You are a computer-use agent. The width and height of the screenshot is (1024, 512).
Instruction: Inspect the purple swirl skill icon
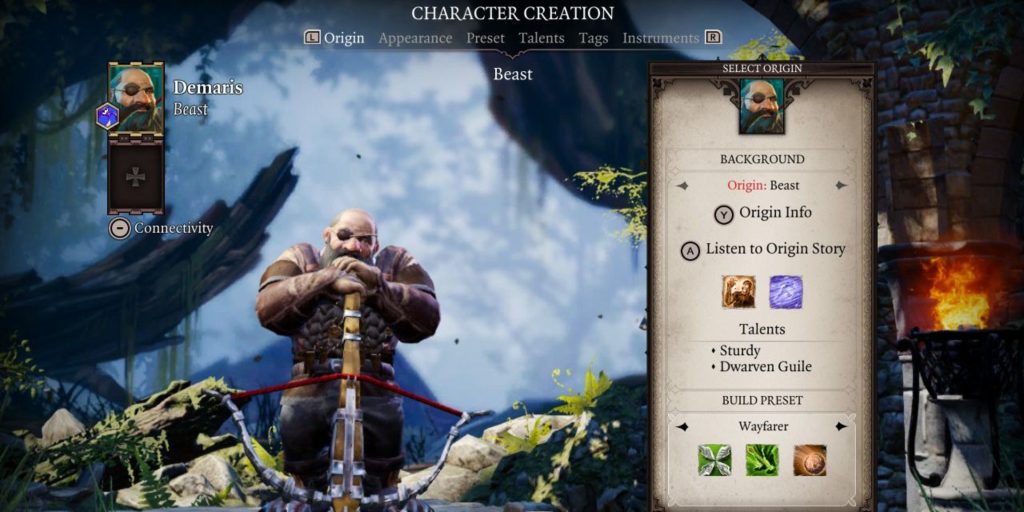click(785, 292)
